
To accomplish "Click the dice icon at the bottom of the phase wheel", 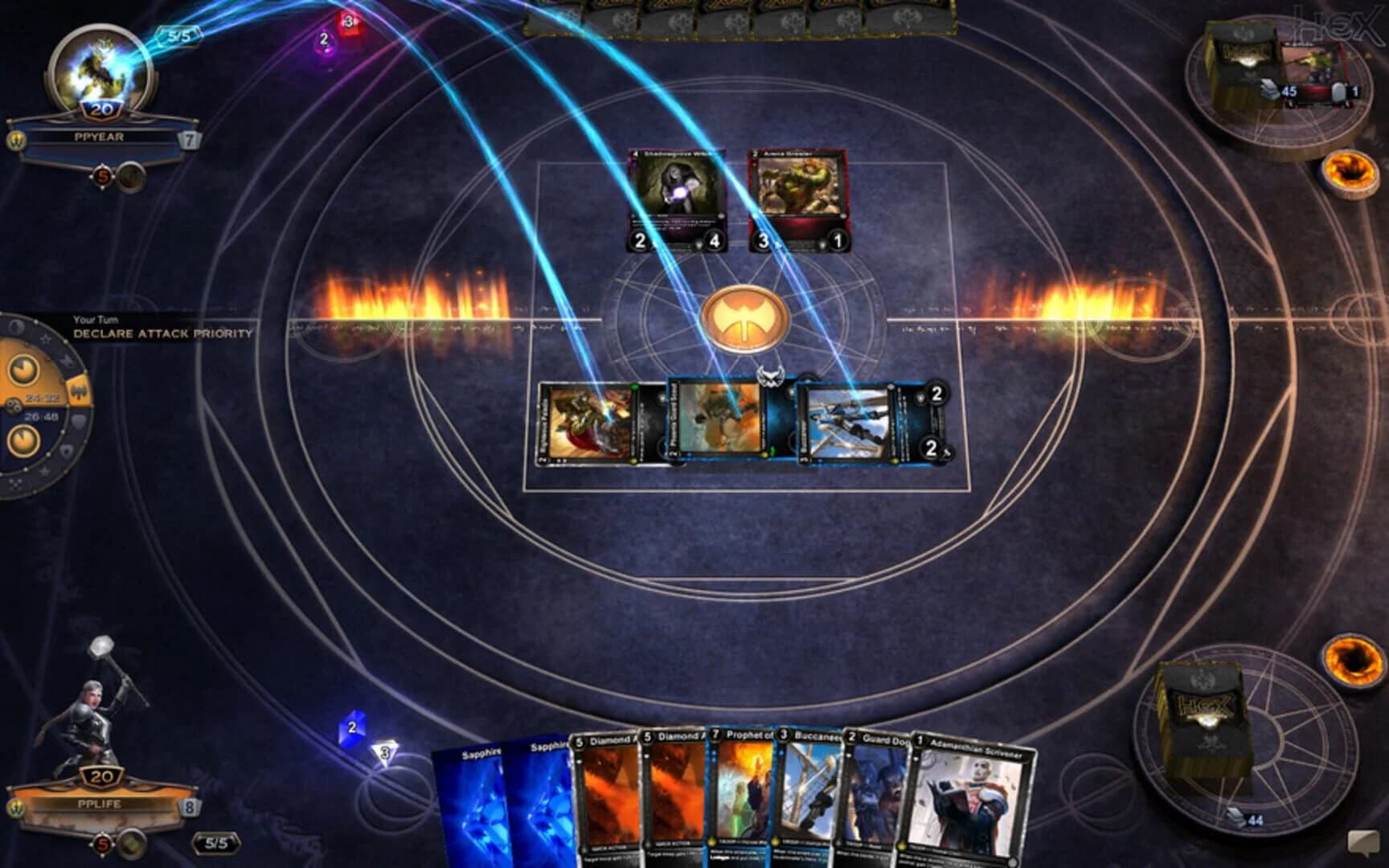I will coord(14,485).
